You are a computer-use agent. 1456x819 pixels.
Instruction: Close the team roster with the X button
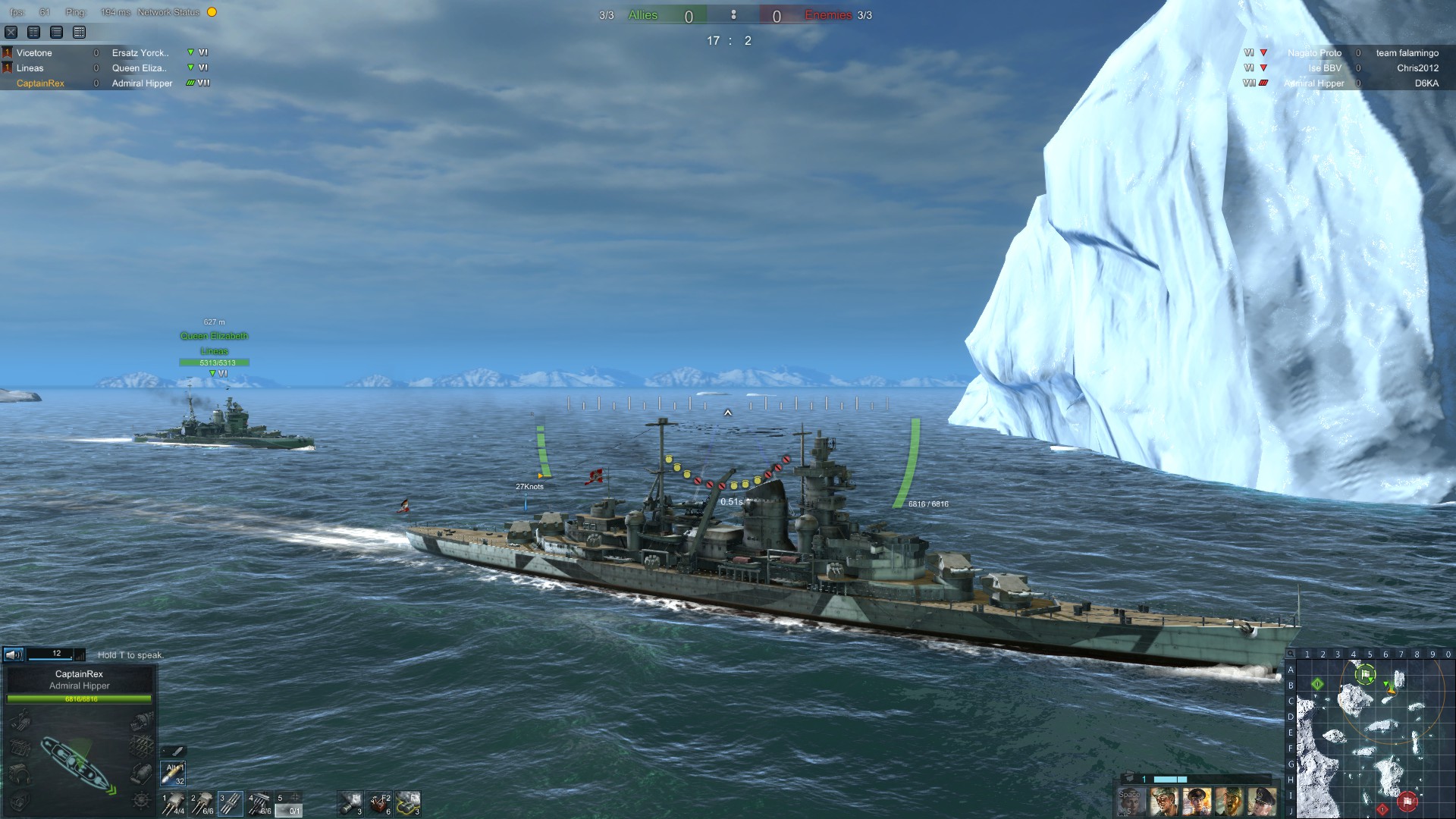click(10, 33)
